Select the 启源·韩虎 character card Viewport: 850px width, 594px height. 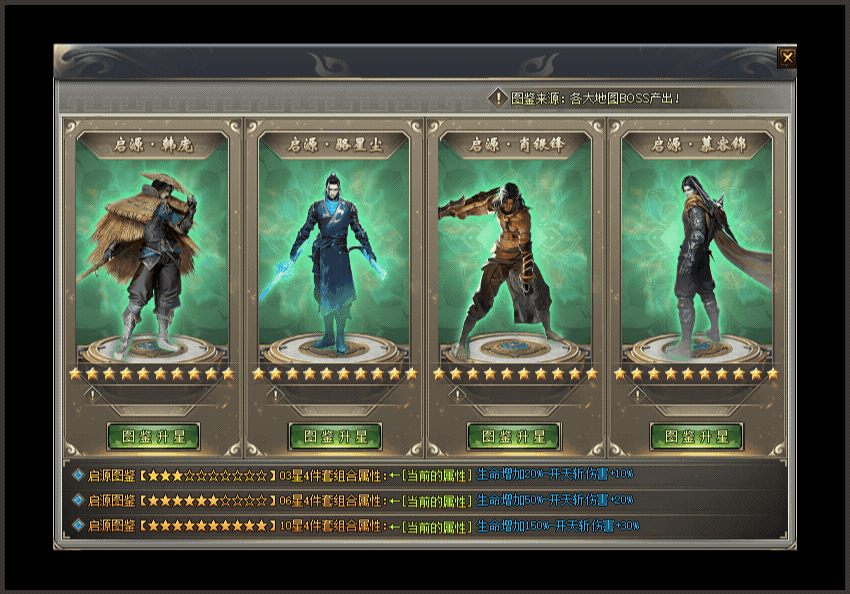pyautogui.click(x=153, y=250)
